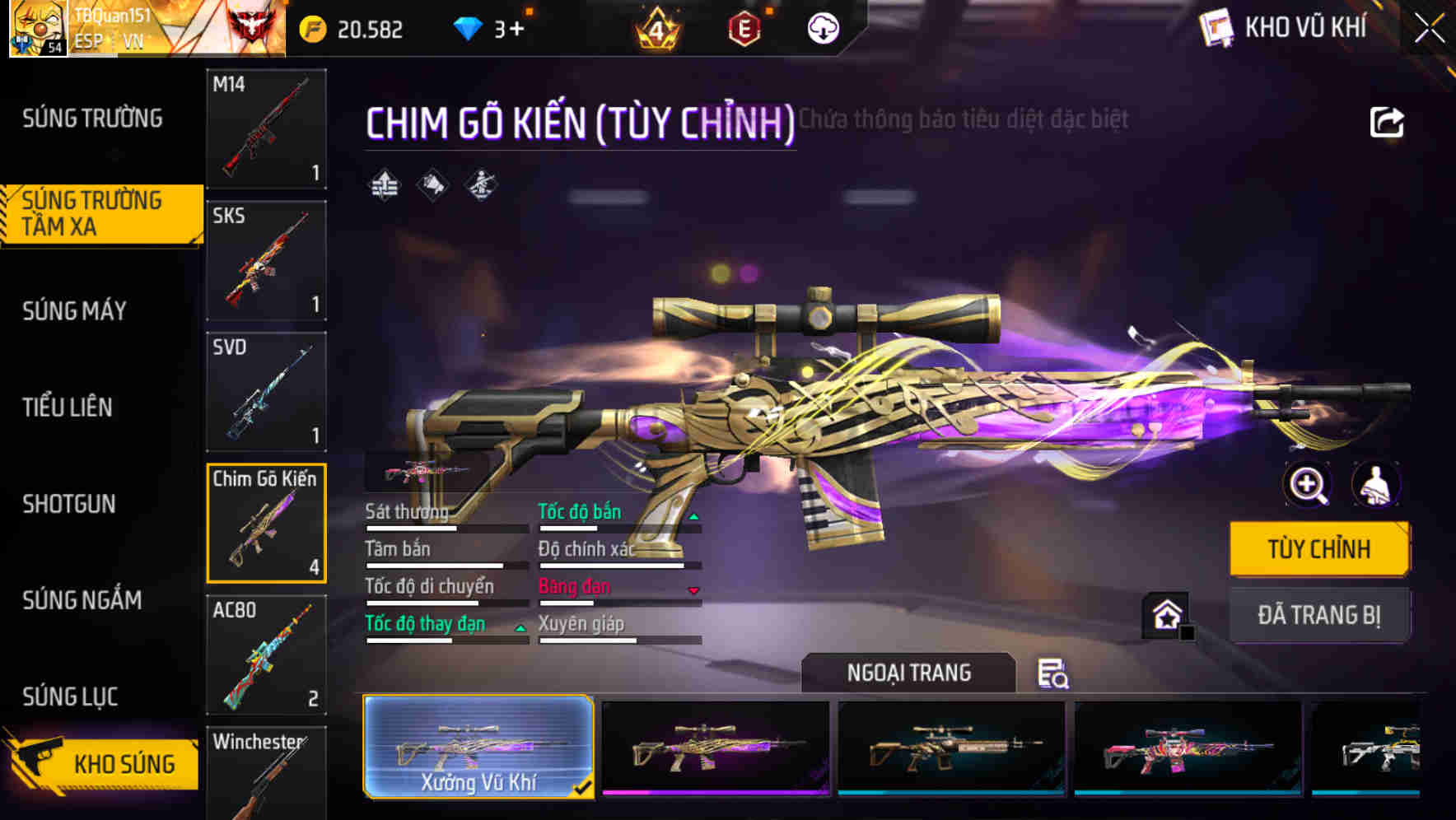Viewport: 1456px width, 820px height.
Task: Switch to the NGOẠI TRANG tab
Action: click(x=909, y=673)
